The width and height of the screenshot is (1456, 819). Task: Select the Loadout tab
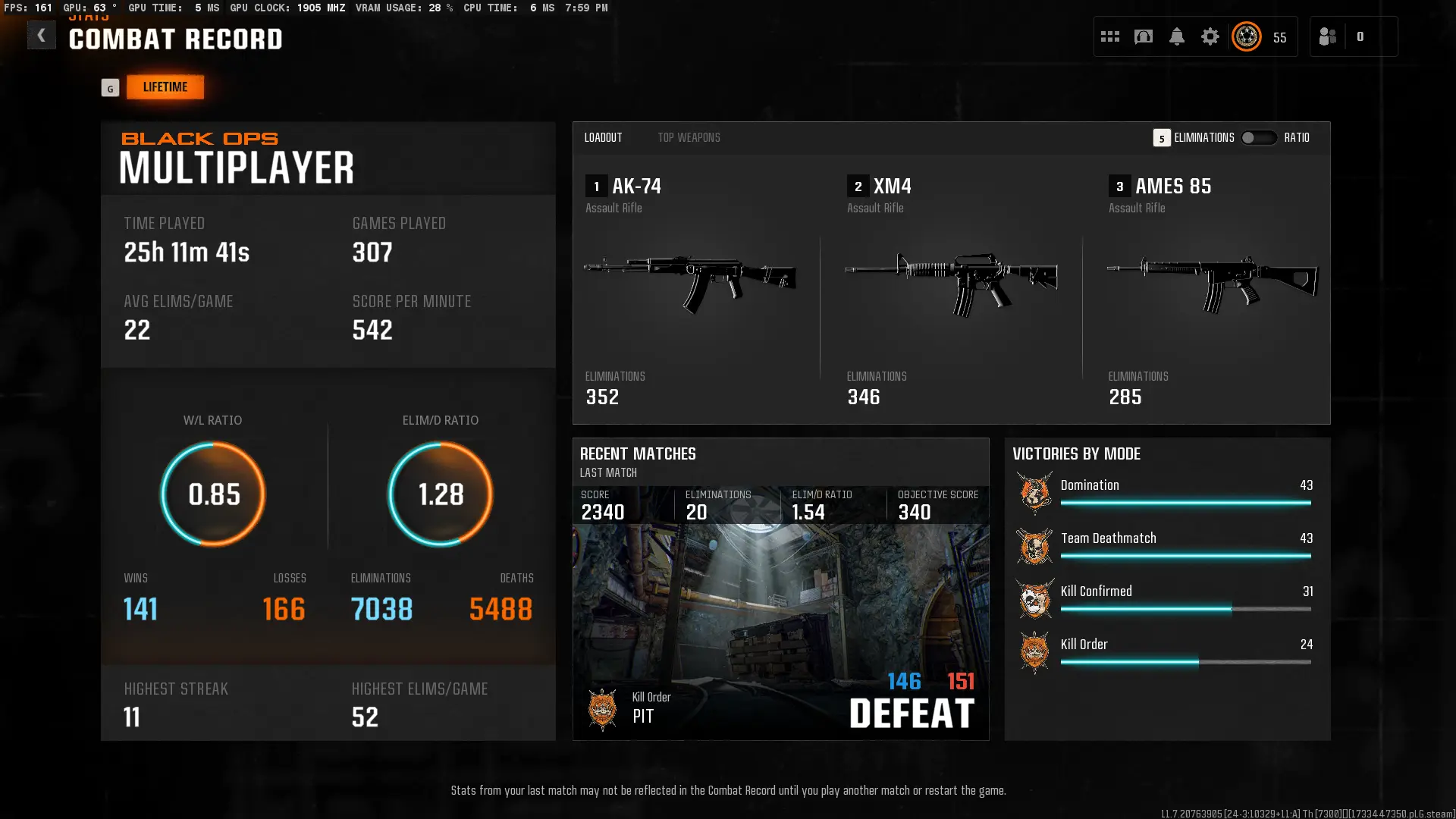603,137
